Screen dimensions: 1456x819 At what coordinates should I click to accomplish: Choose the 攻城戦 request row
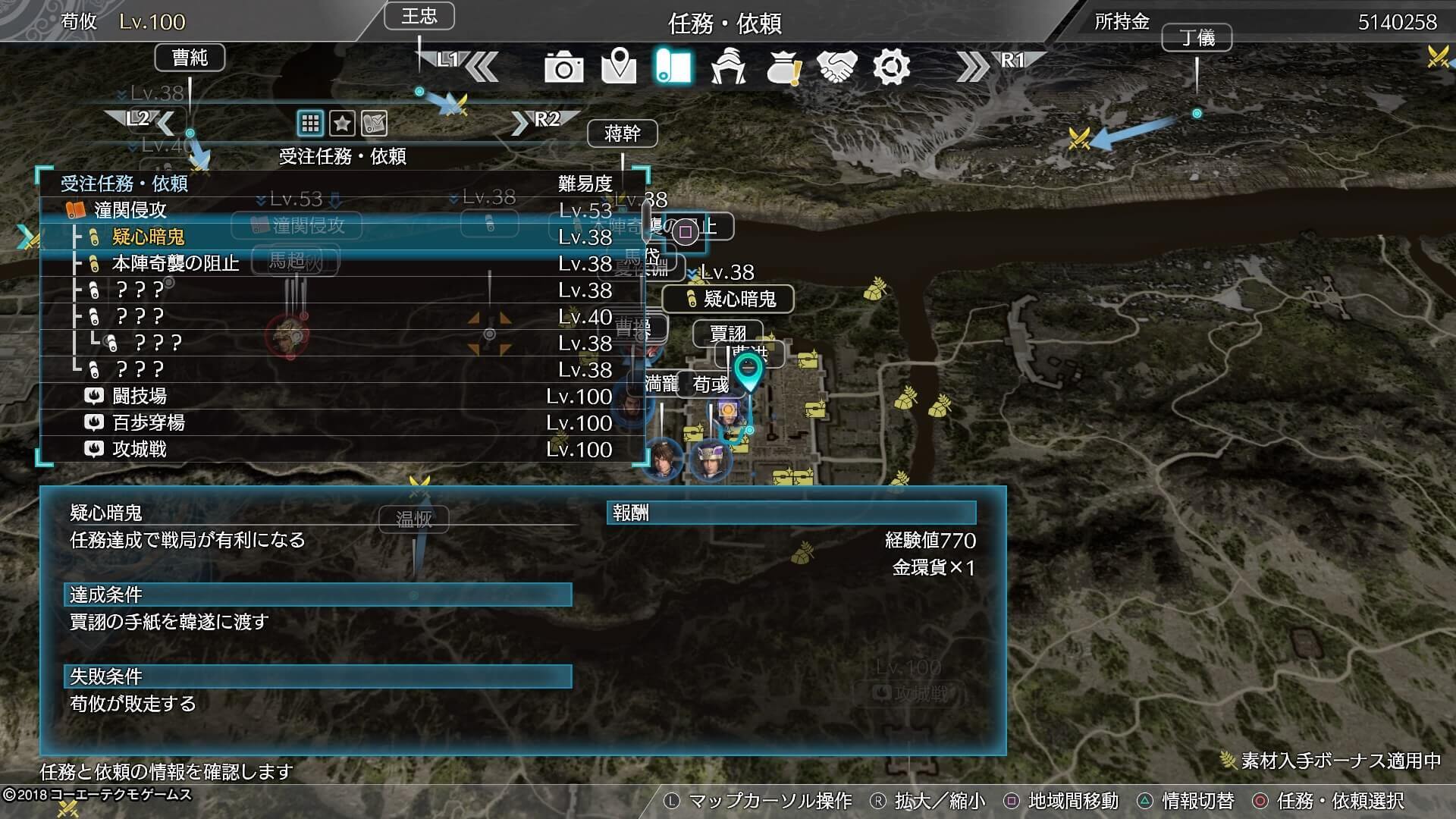tap(341, 449)
